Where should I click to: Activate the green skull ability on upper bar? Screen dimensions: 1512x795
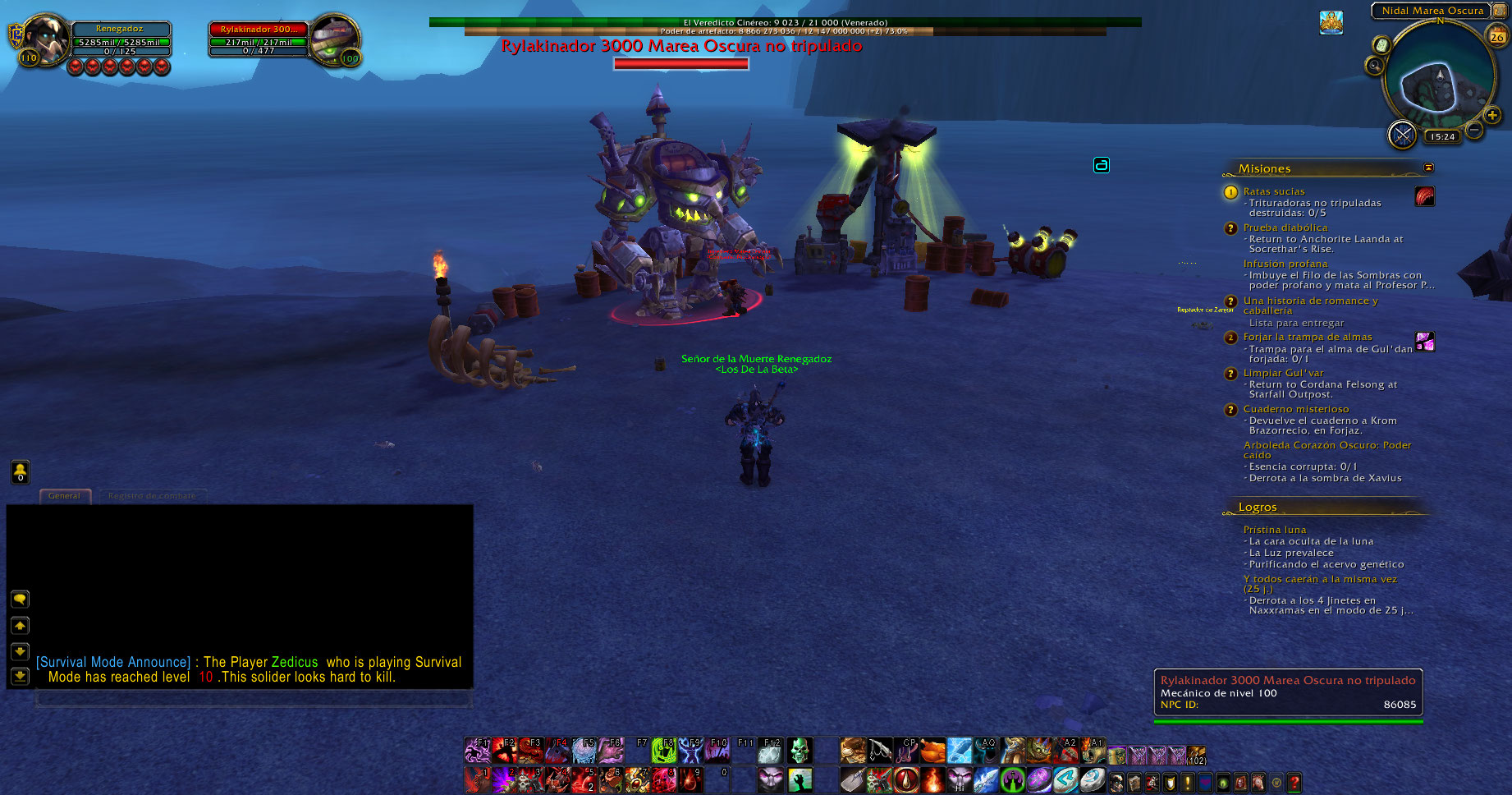(799, 750)
